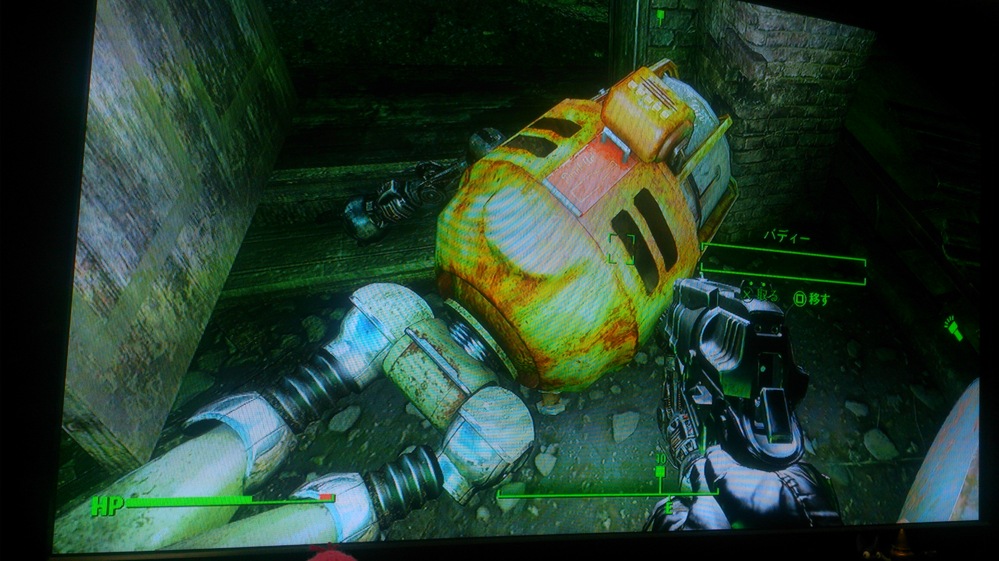Image resolution: width=999 pixels, height=561 pixels.
Task: Click the compass bar on the HUD
Action: [607, 491]
